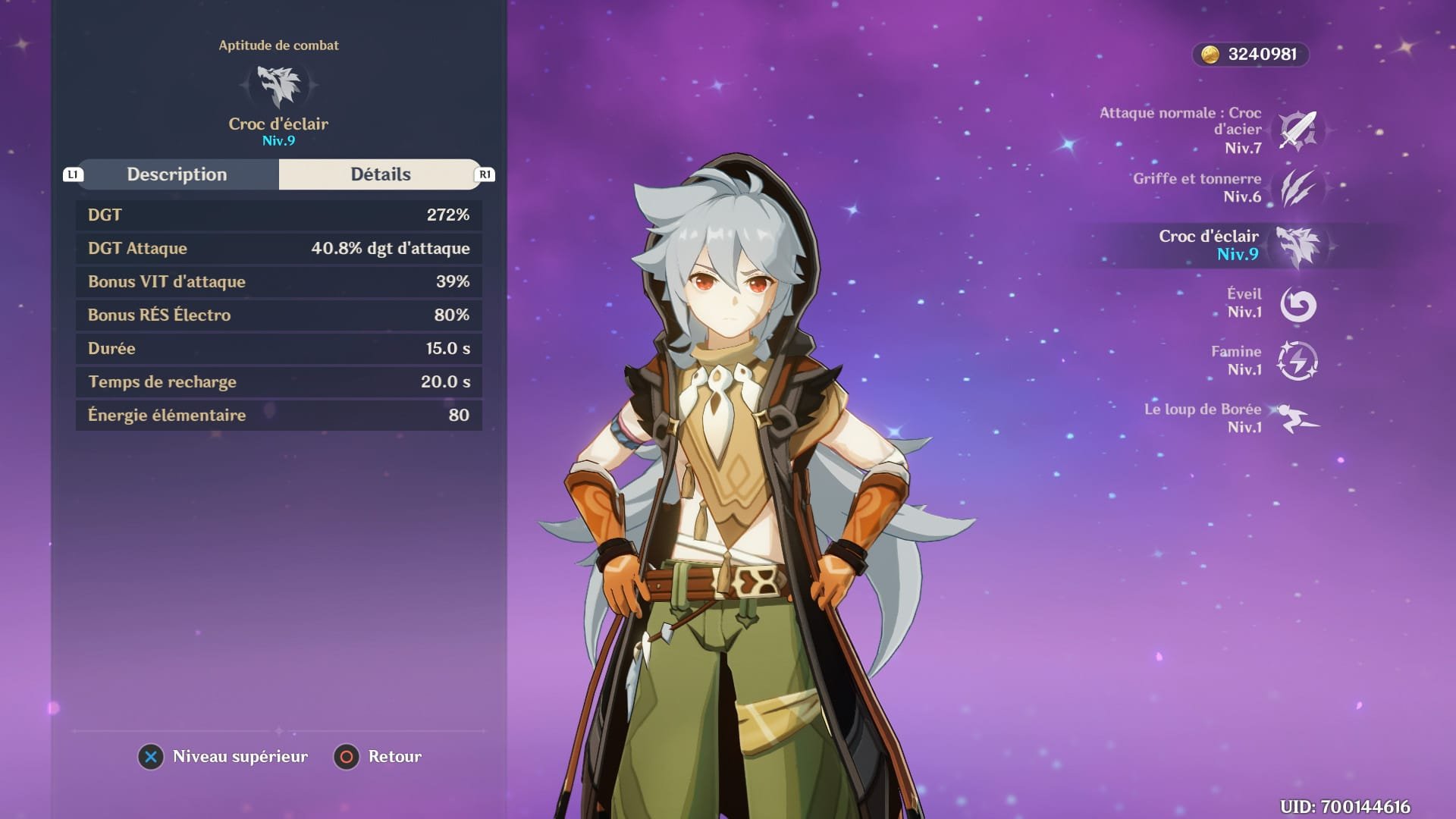Select the Griffe et tonnerre talent
1456x819 pixels.
pyautogui.click(x=1298, y=188)
